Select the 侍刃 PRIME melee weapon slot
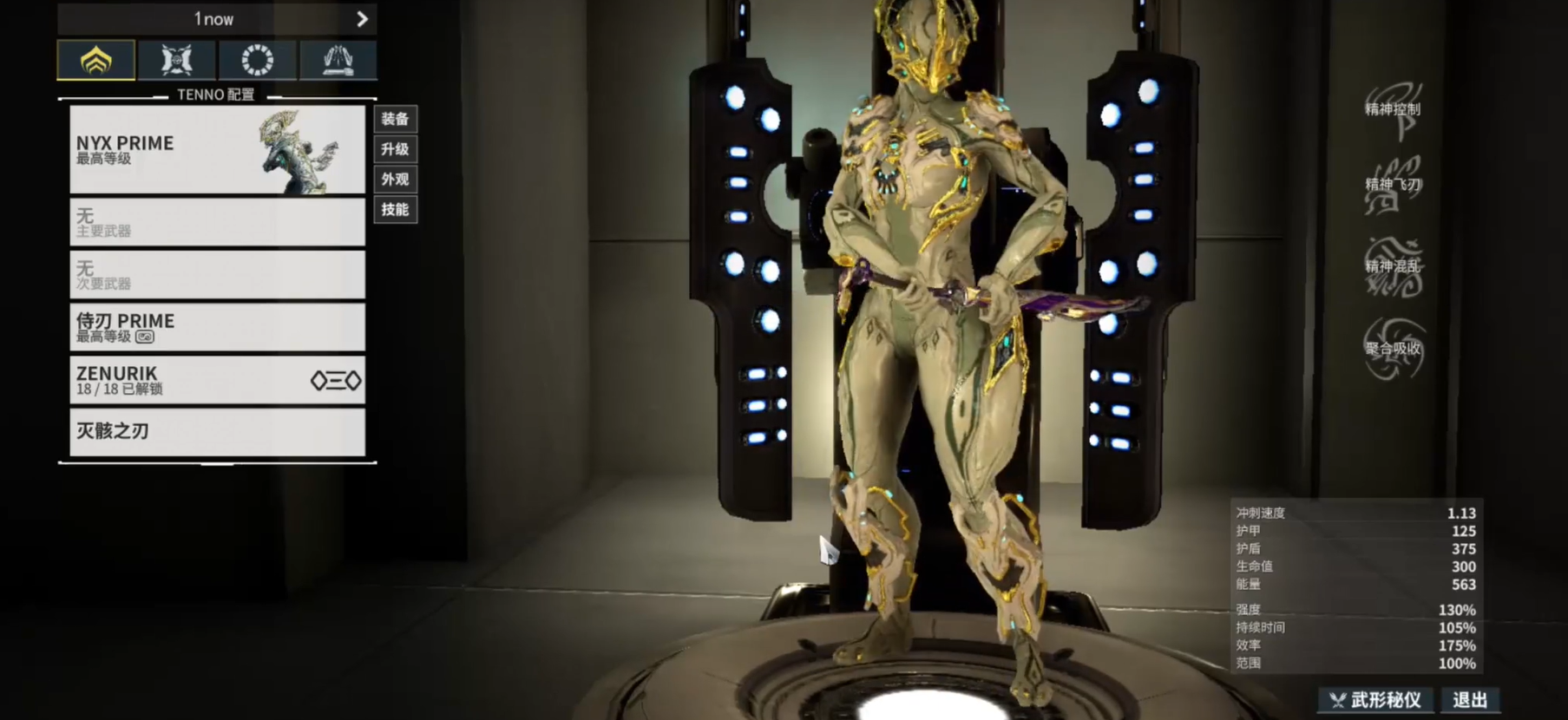 217,327
